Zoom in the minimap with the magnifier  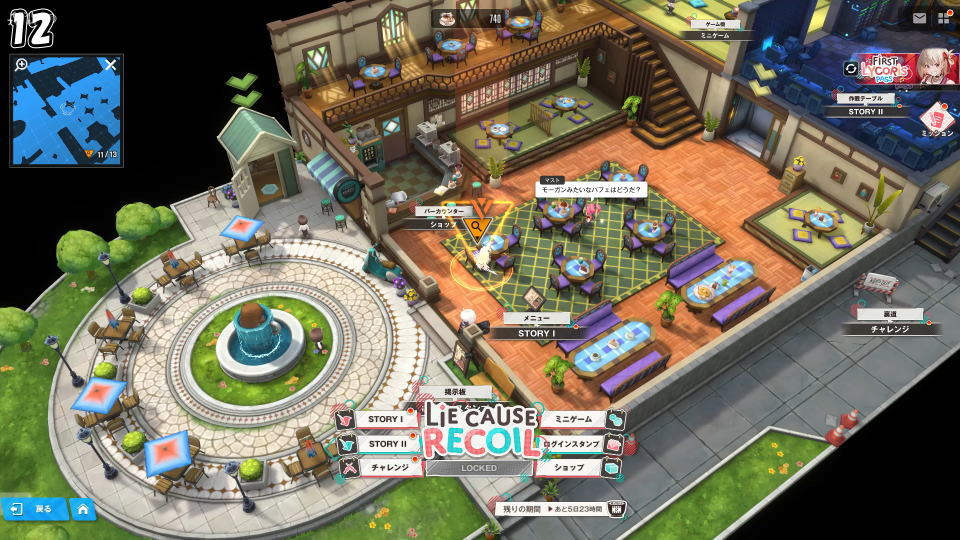point(22,66)
